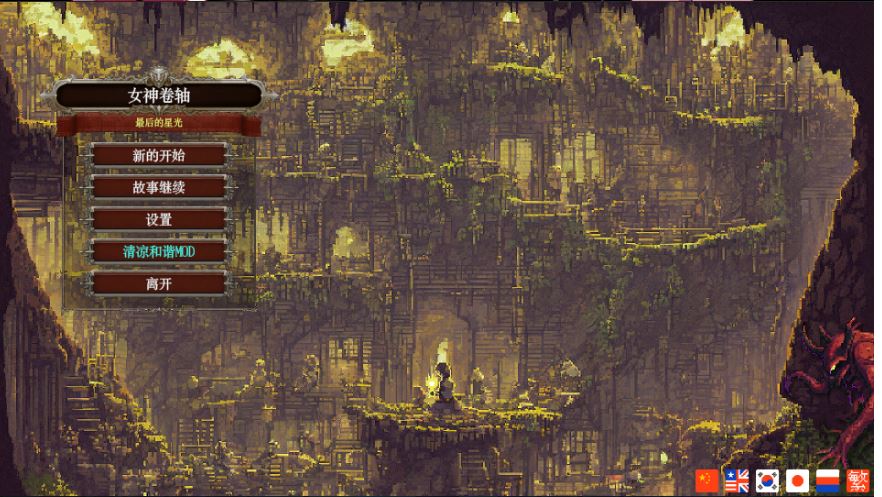Switch language using the Chinese flag
This screenshot has width=882, height=497.
pyautogui.click(x=707, y=481)
